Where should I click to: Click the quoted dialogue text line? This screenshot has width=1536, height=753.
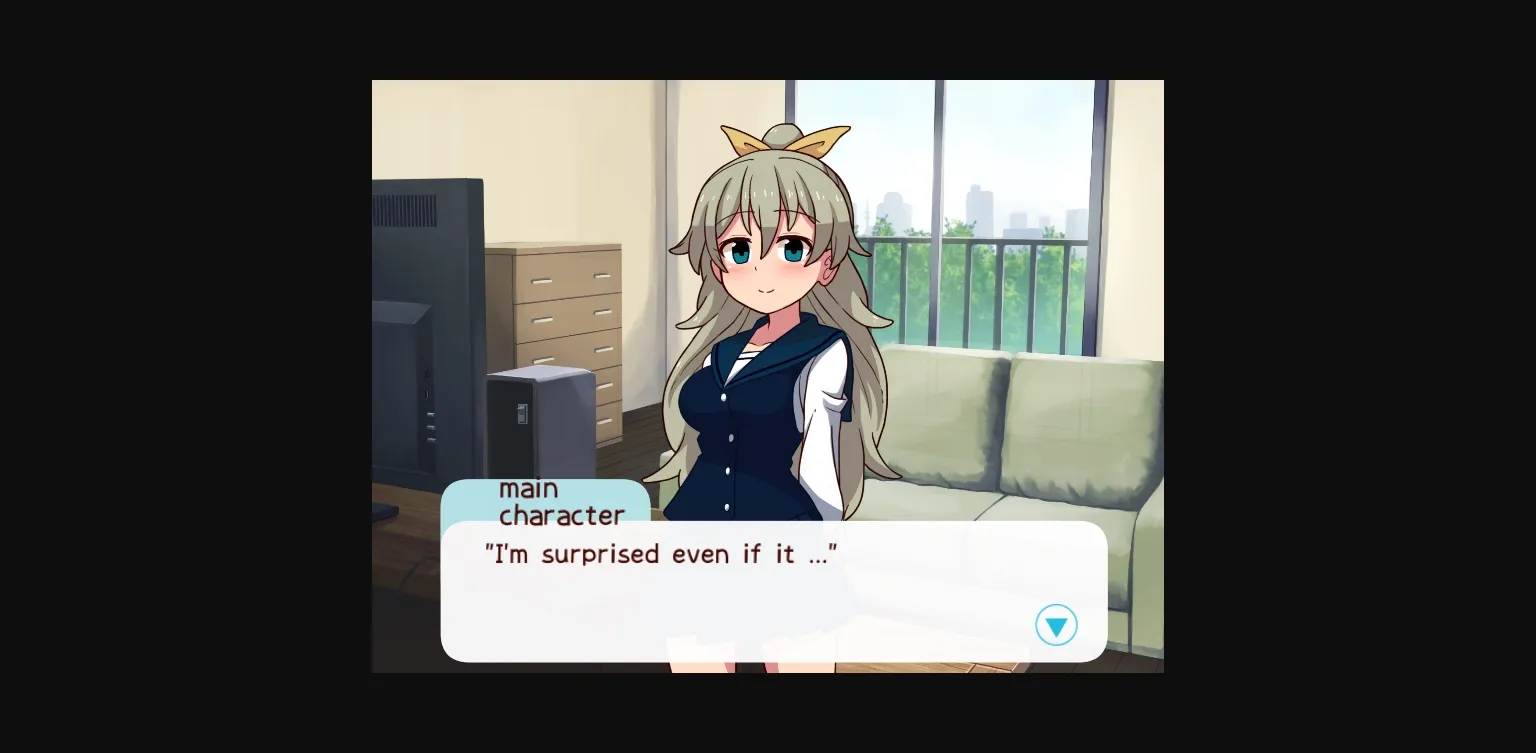(662, 554)
